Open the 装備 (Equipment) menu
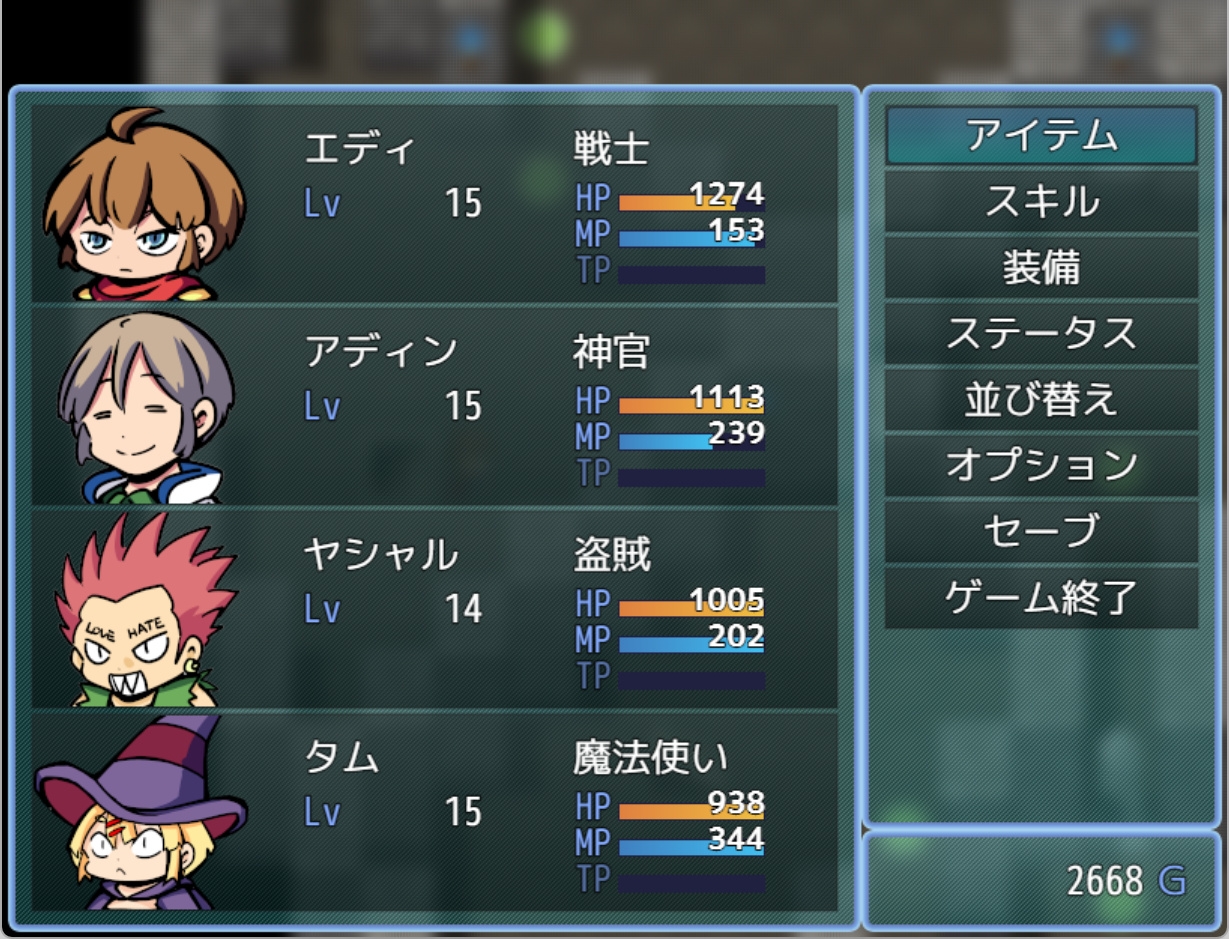The width and height of the screenshot is (1229, 939). (x=1041, y=268)
